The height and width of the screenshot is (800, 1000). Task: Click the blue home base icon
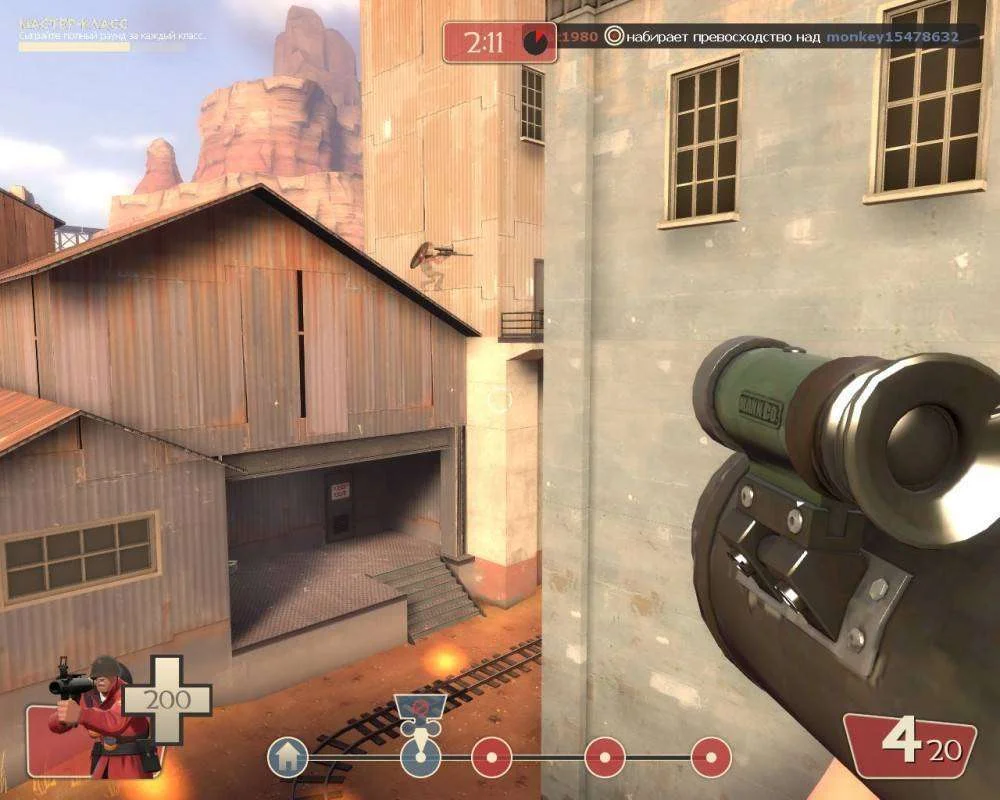pos(288,757)
